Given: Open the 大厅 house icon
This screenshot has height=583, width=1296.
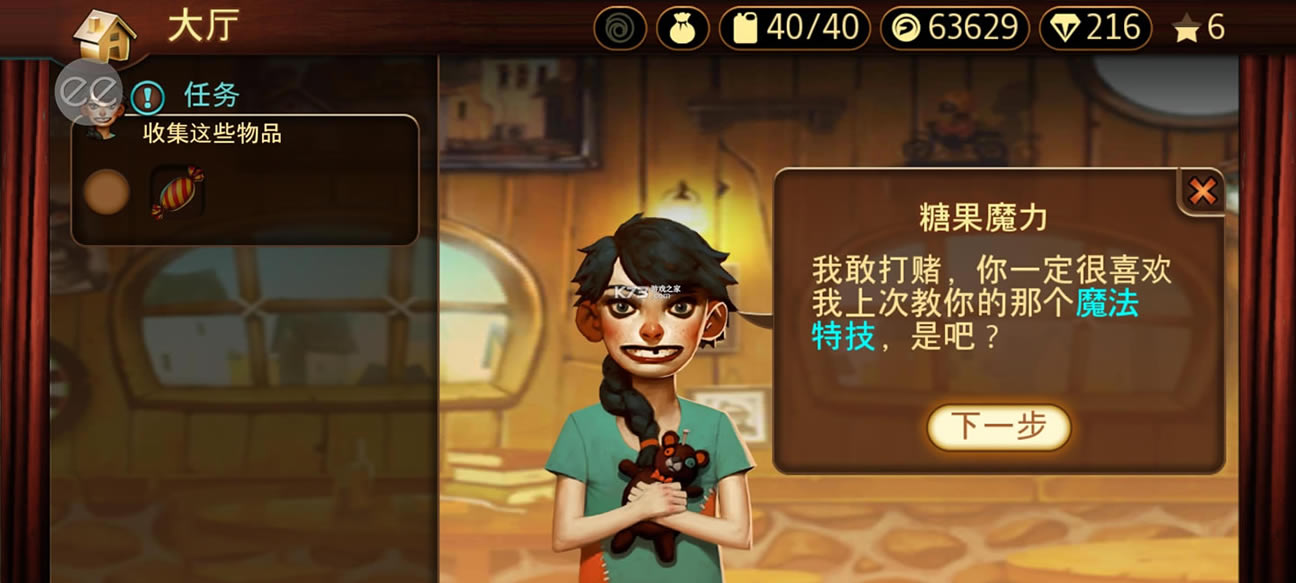Looking at the screenshot, I should tap(105, 34).
